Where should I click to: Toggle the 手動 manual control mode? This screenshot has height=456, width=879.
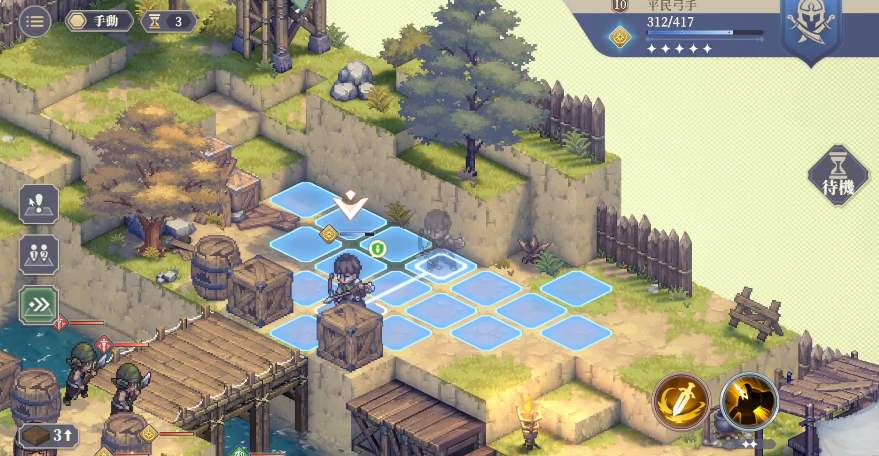tap(99, 21)
